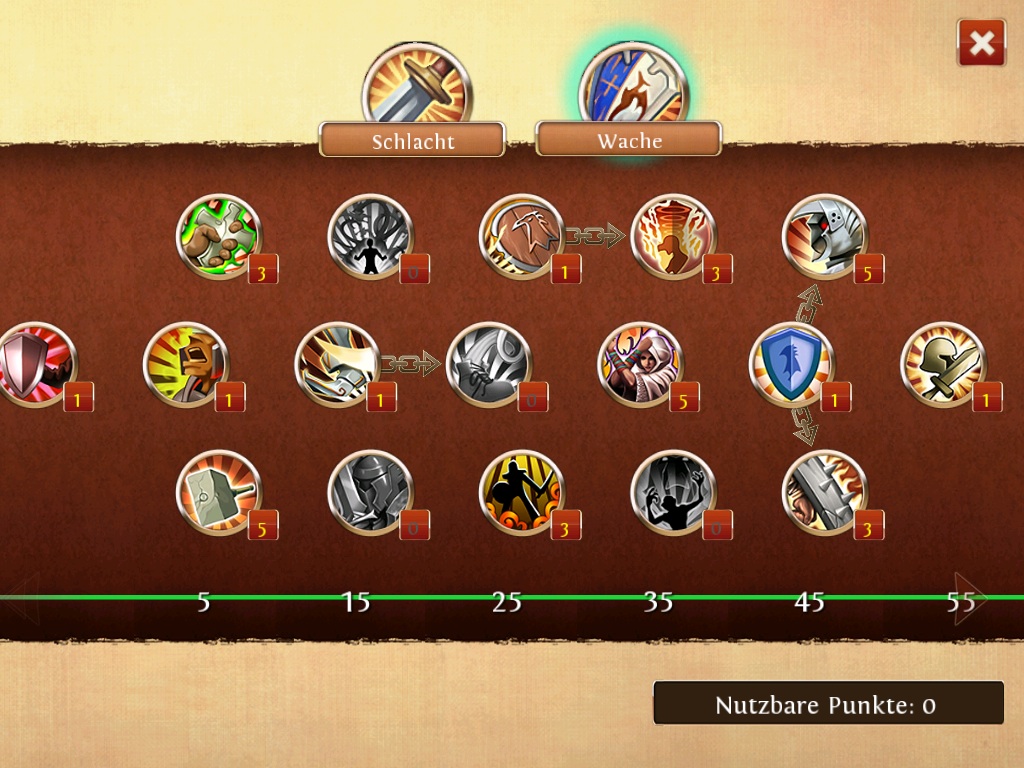Close the skill tree window

tap(981, 43)
